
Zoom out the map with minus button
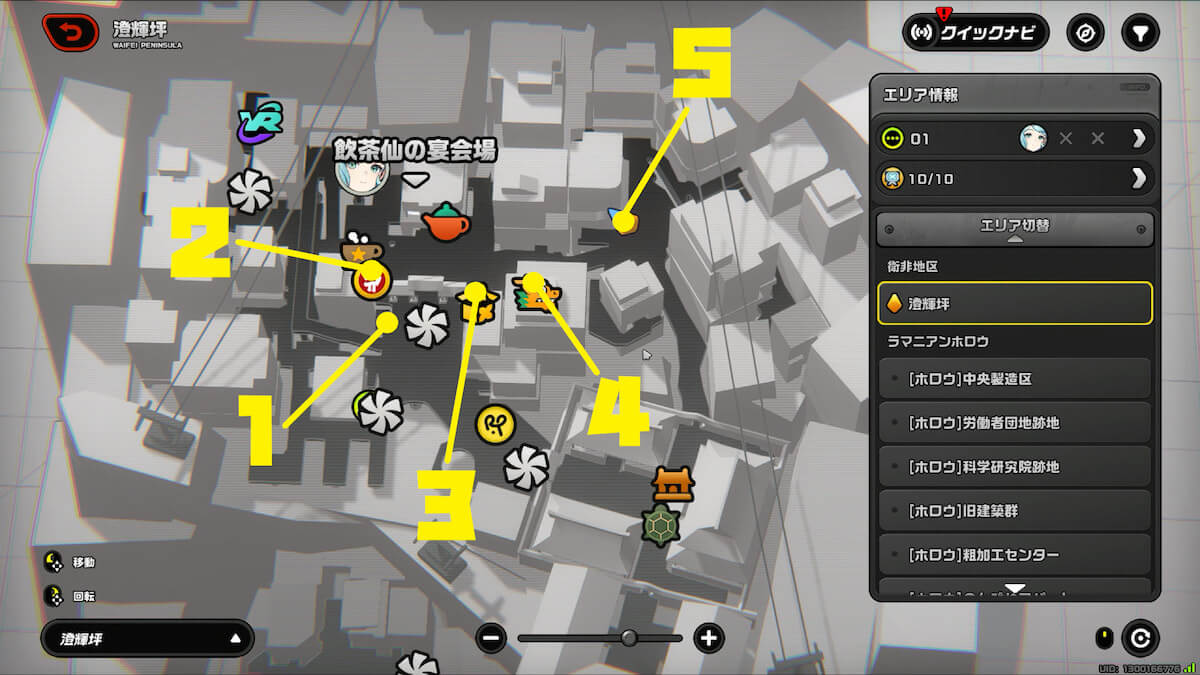coord(490,638)
